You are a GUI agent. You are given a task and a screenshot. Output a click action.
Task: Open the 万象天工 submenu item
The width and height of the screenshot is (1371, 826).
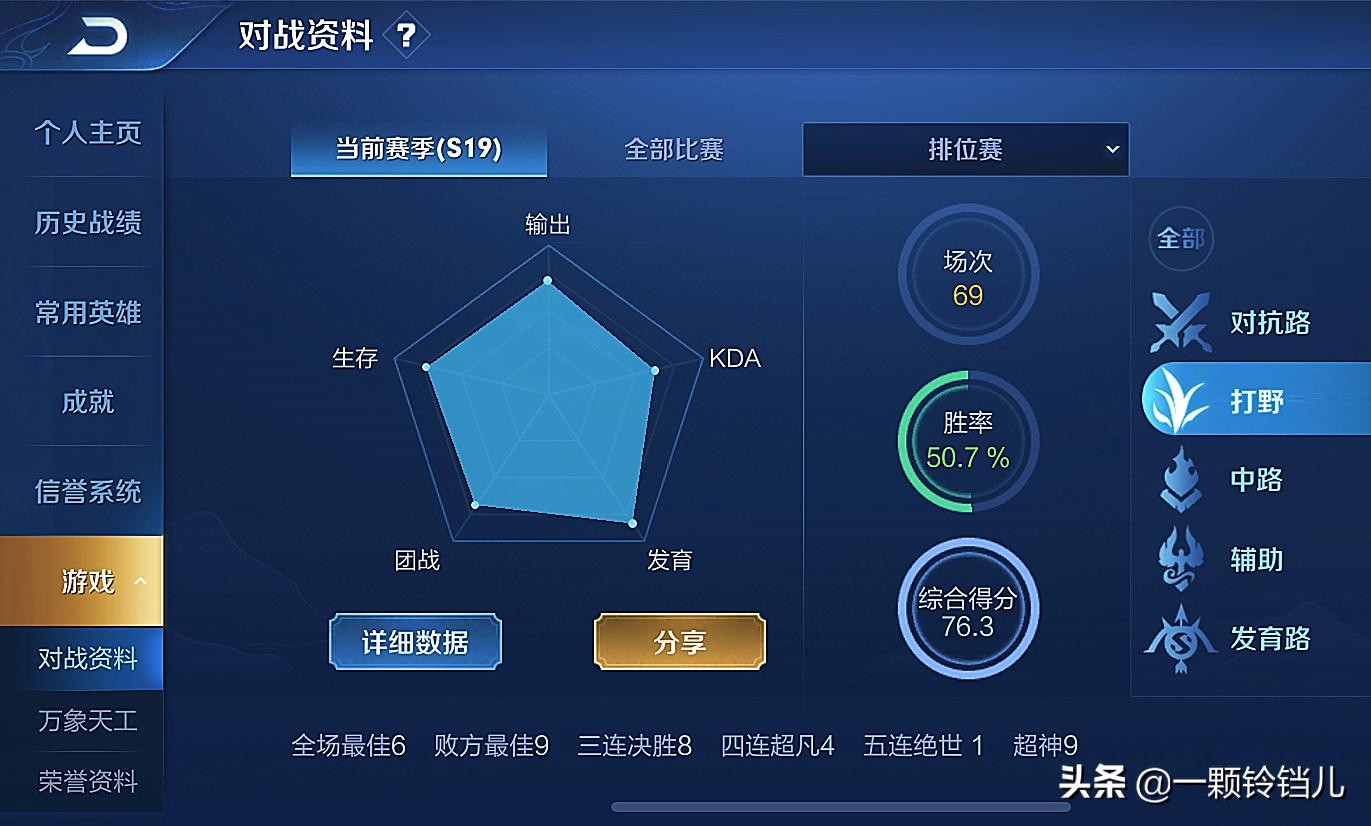point(87,721)
